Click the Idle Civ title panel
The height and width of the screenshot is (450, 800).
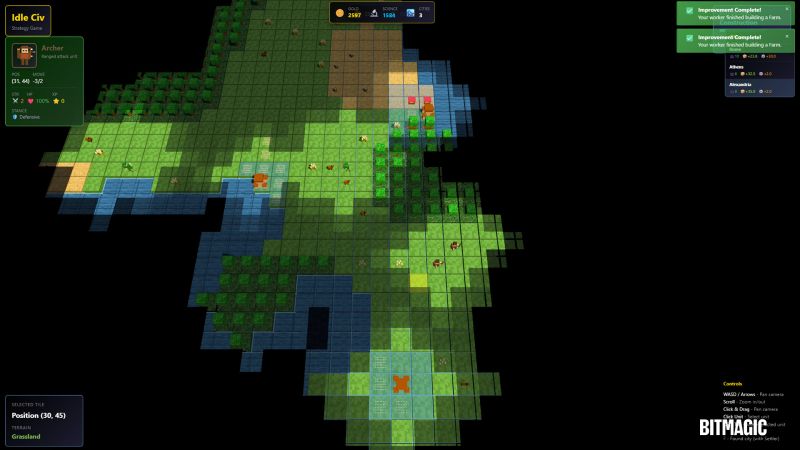click(27, 20)
